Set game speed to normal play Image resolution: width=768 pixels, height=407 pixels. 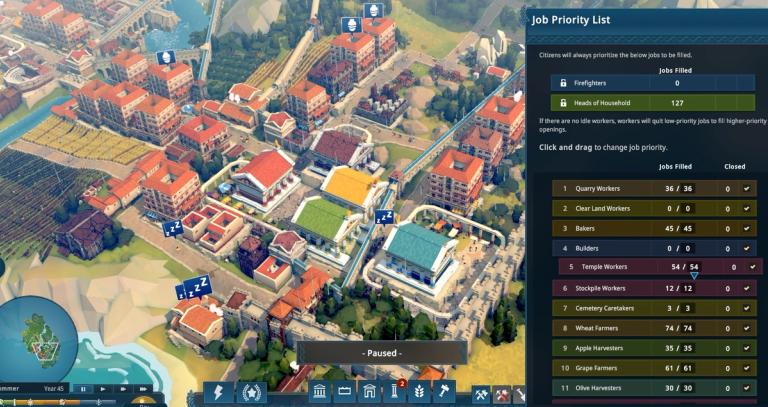[x=102, y=388]
